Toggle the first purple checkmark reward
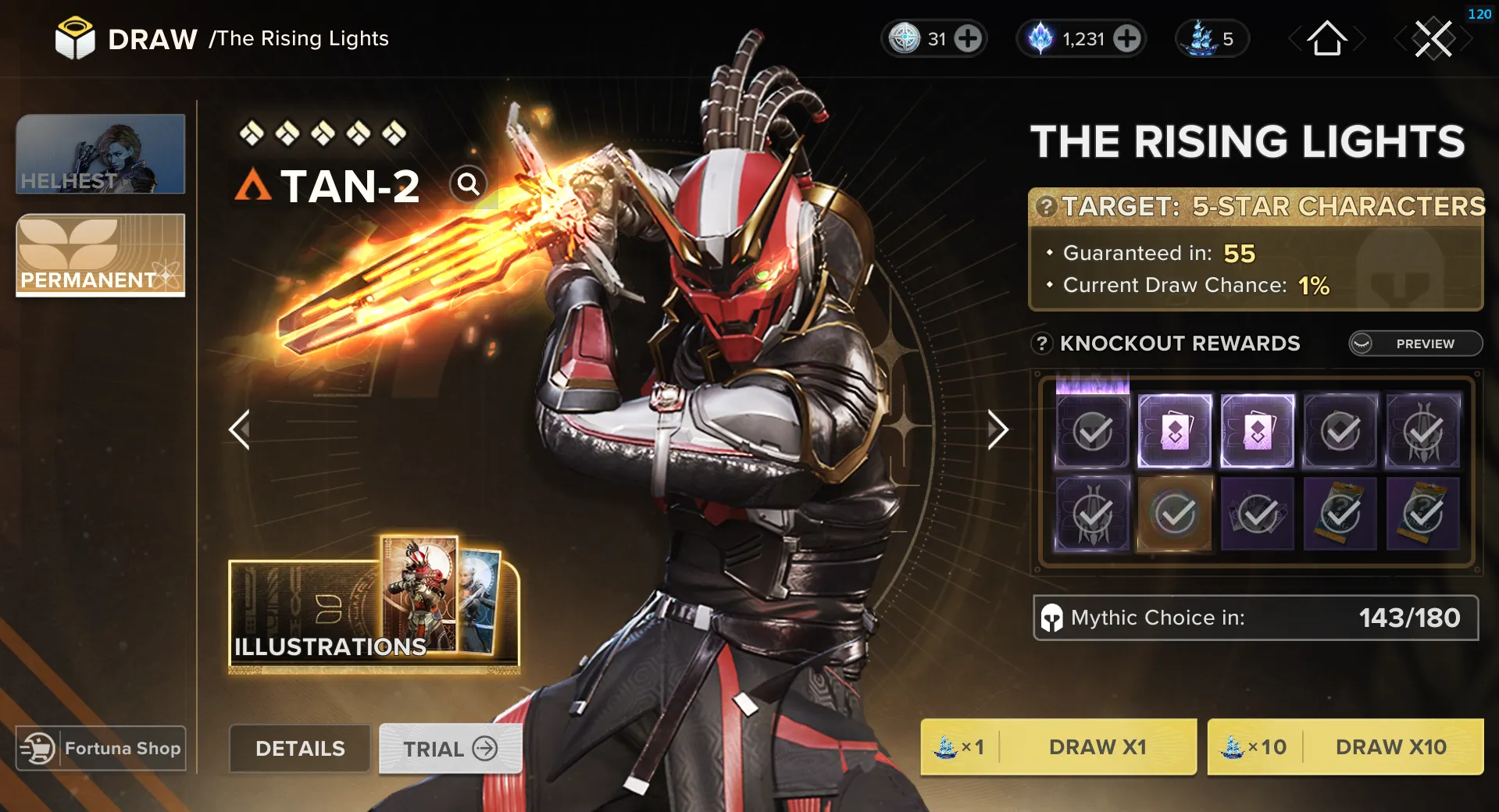The width and height of the screenshot is (1499, 812). click(x=1091, y=432)
